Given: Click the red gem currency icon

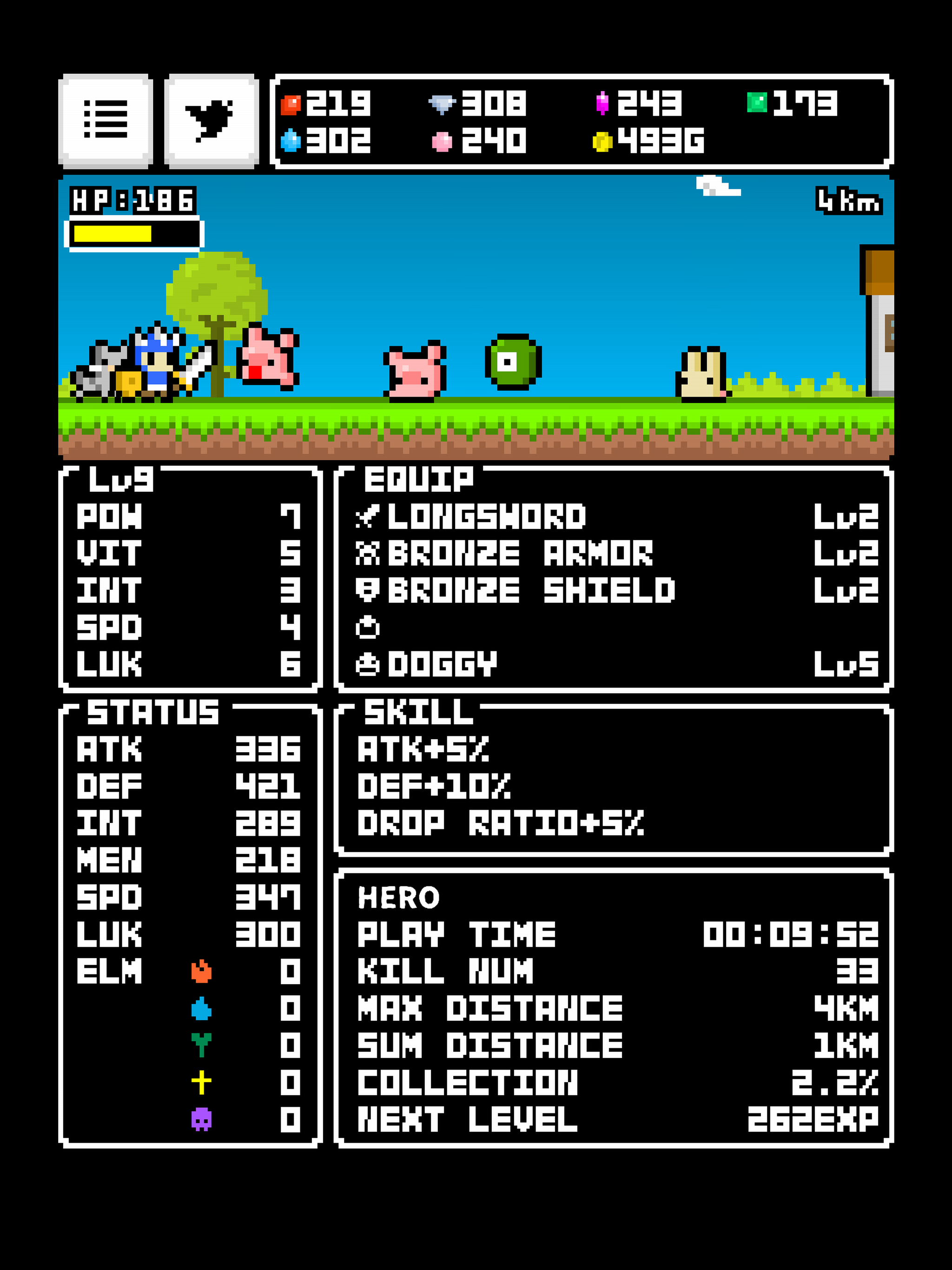Looking at the screenshot, I should click(291, 104).
